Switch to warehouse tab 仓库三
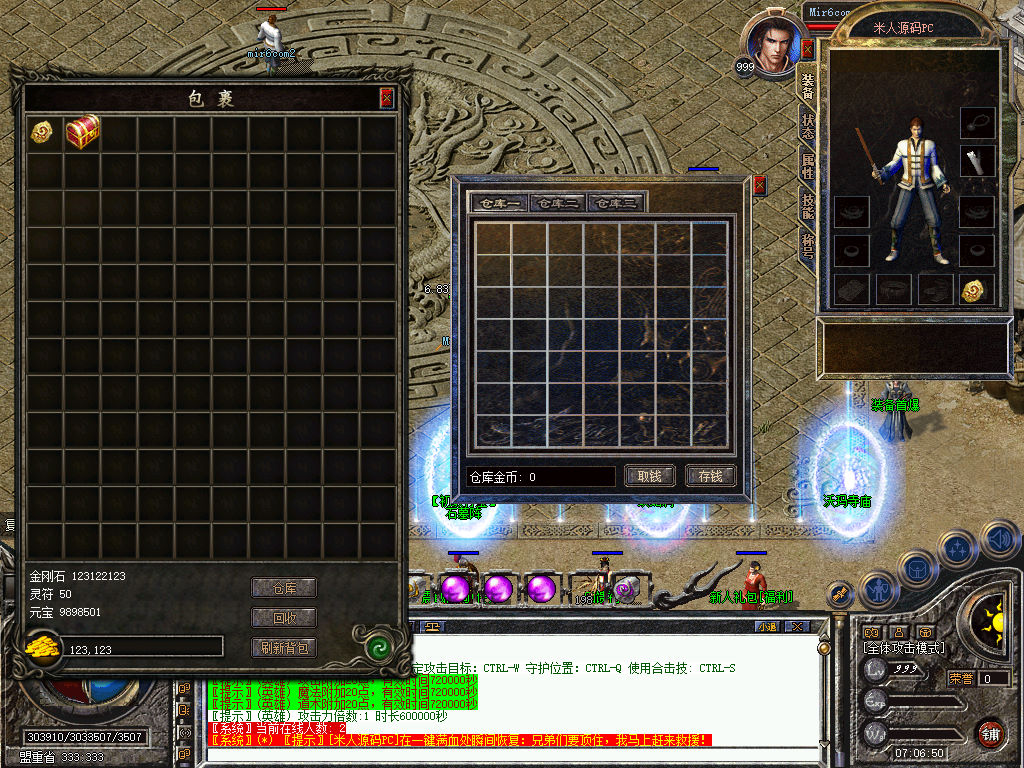This screenshot has width=1024, height=768. click(x=616, y=203)
